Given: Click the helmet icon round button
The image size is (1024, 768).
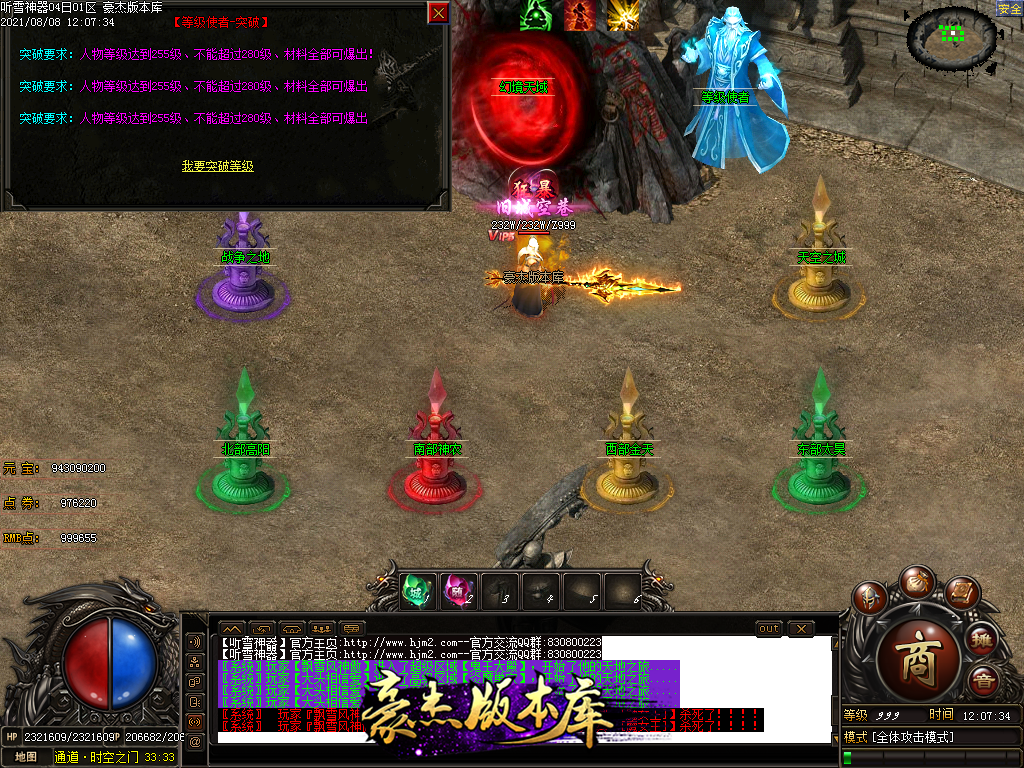Looking at the screenshot, I should (869, 598).
